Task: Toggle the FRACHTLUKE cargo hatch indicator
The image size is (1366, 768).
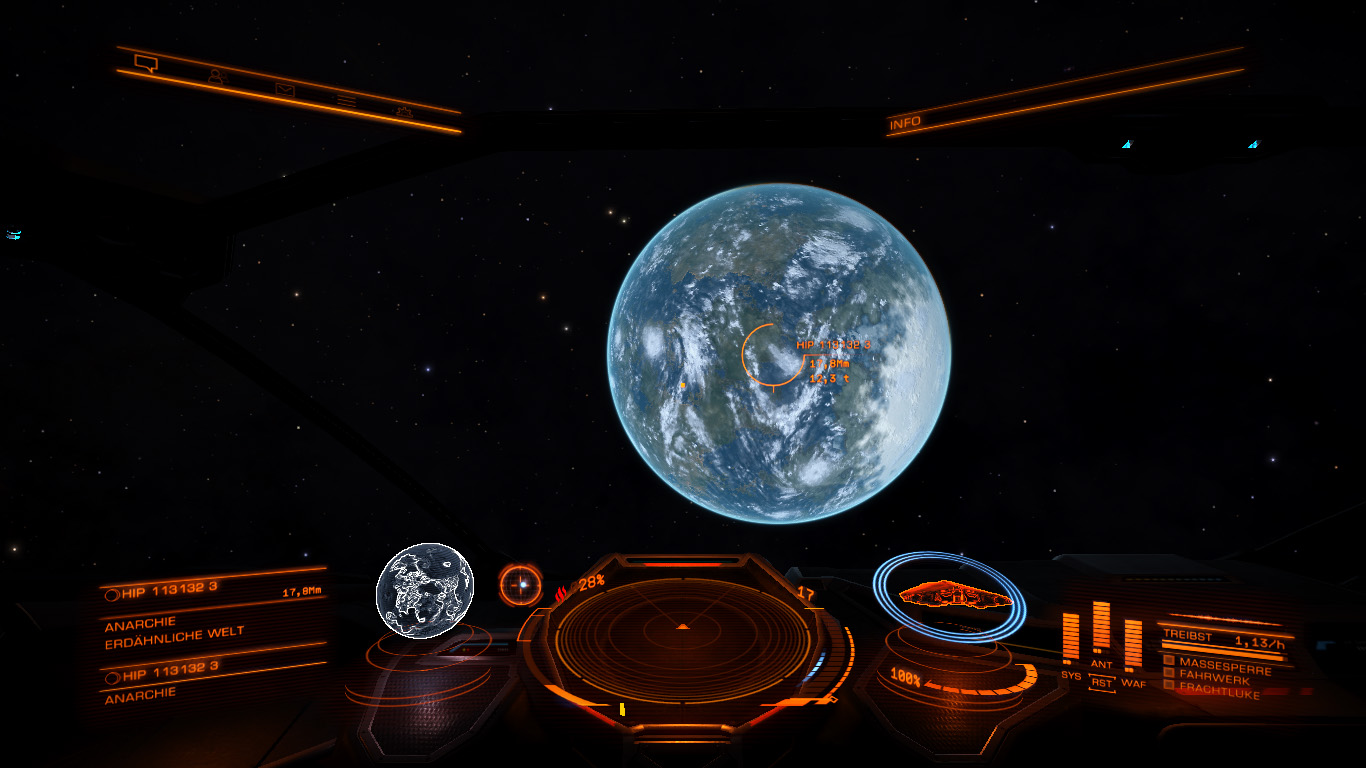Action: [x=1216, y=688]
